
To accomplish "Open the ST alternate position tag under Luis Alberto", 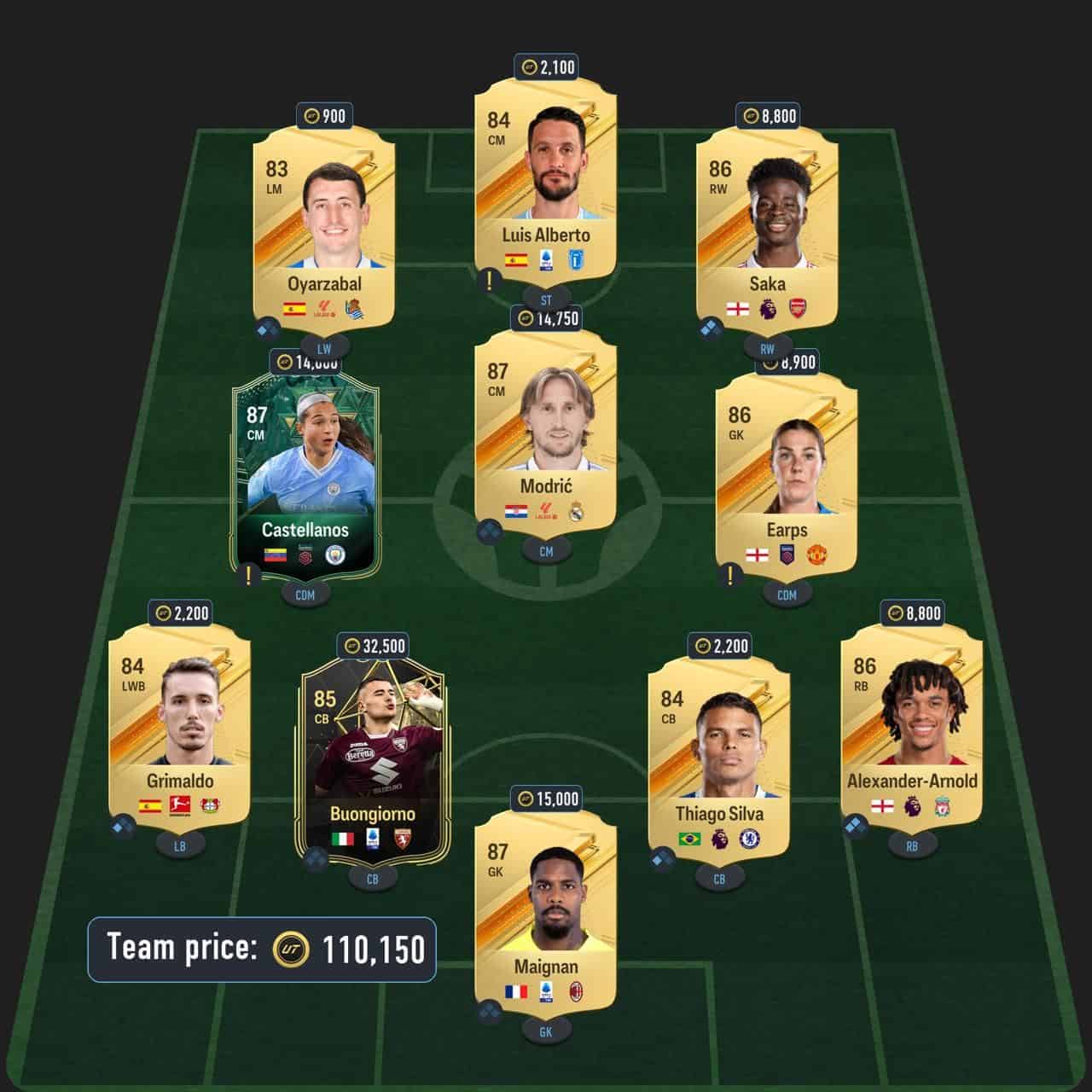I will point(545,299).
